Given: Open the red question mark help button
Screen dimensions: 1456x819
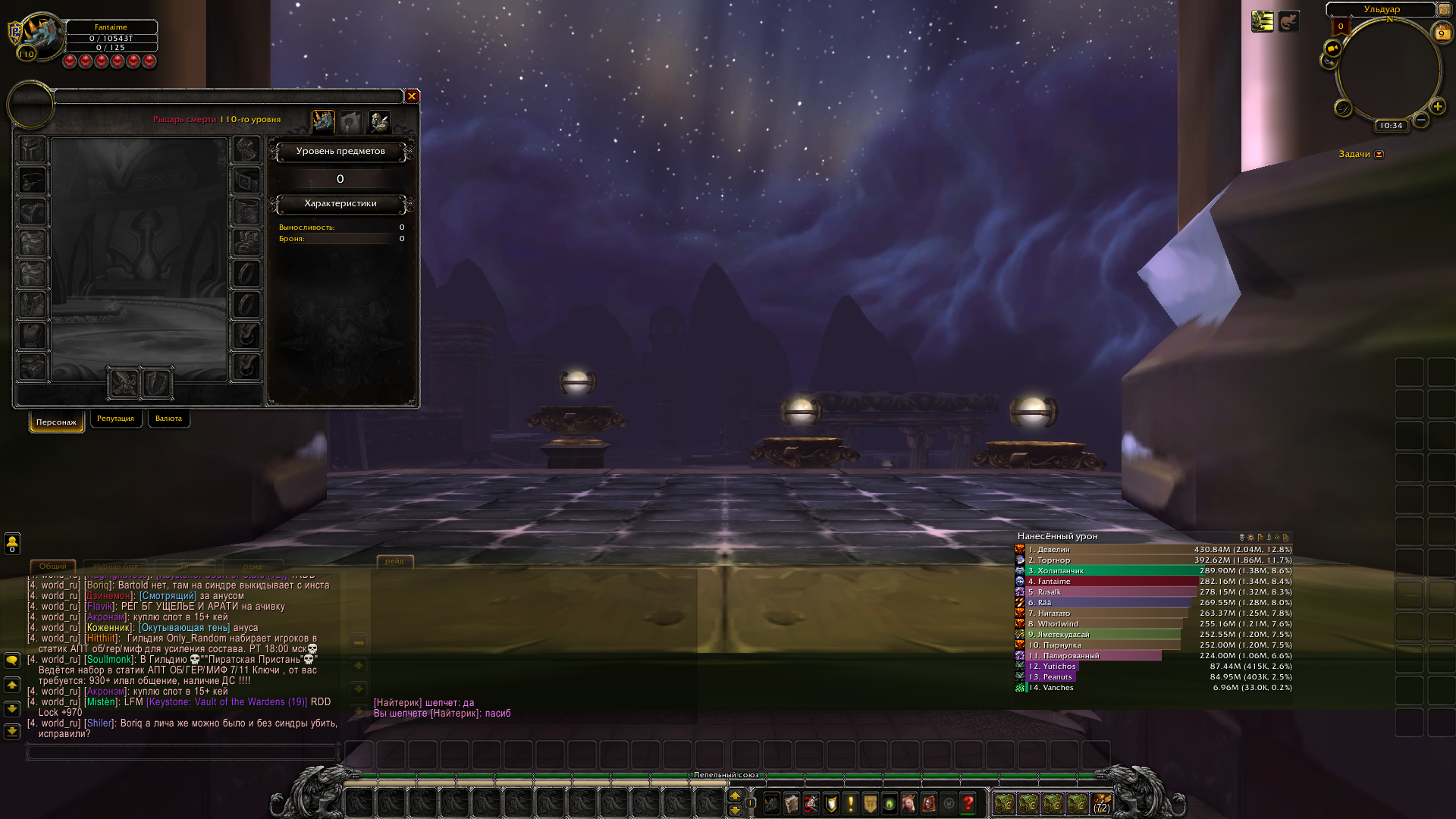Looking at the screenshot, I should (x=968, y=803).
